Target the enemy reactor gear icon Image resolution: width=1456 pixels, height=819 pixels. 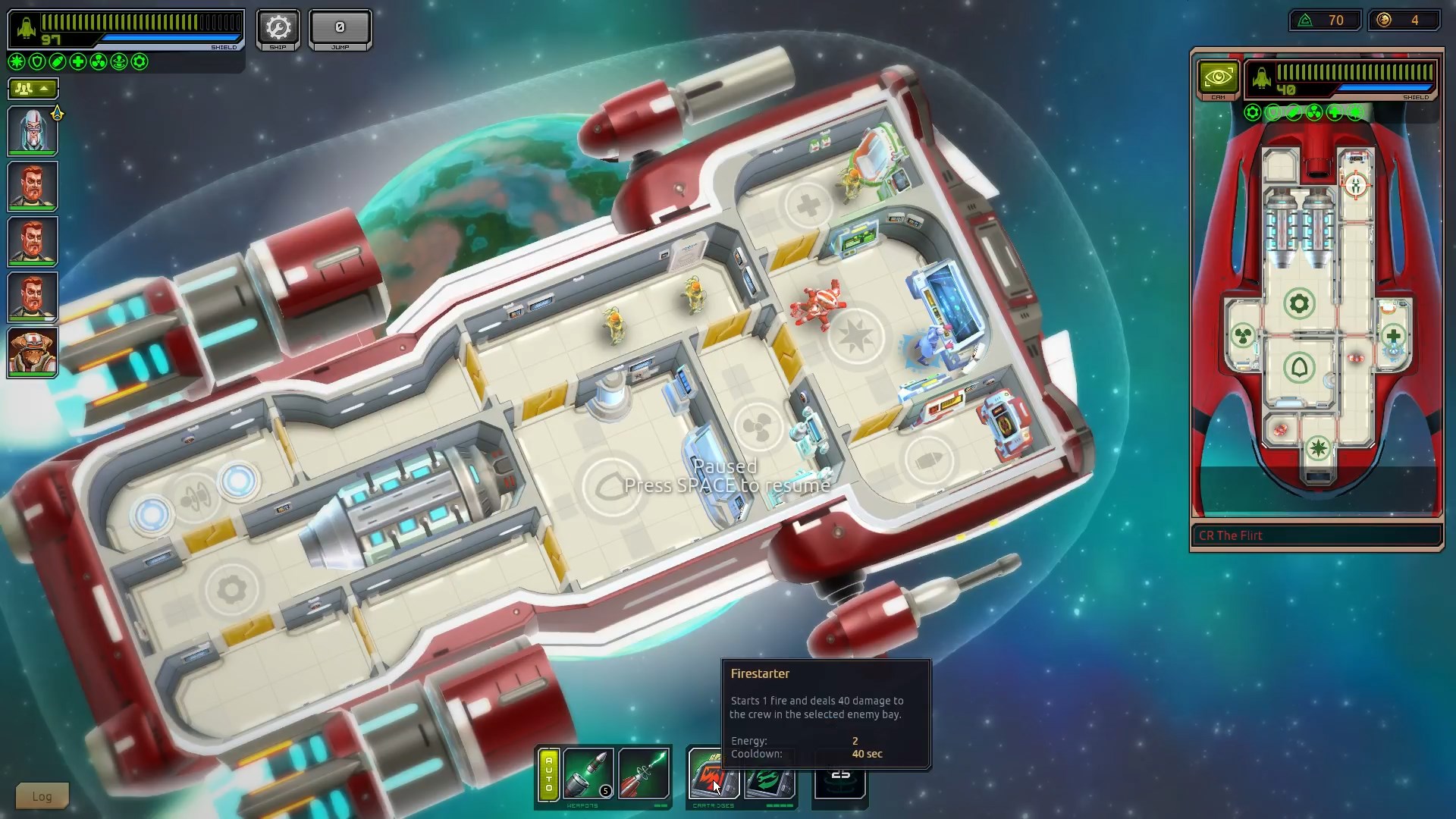1300,303
